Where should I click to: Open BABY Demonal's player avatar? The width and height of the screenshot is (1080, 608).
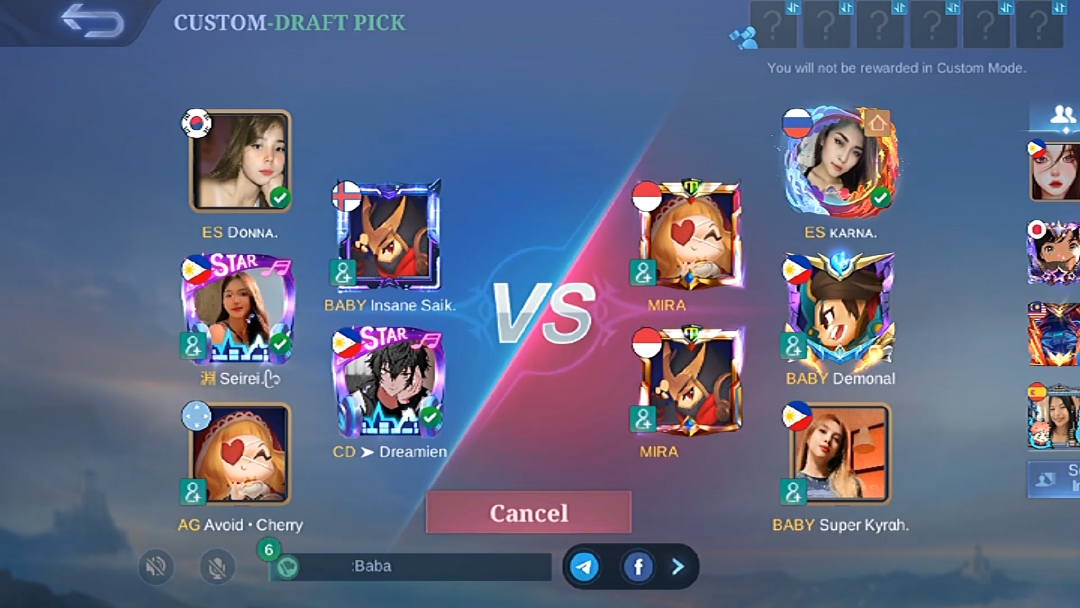840,310
